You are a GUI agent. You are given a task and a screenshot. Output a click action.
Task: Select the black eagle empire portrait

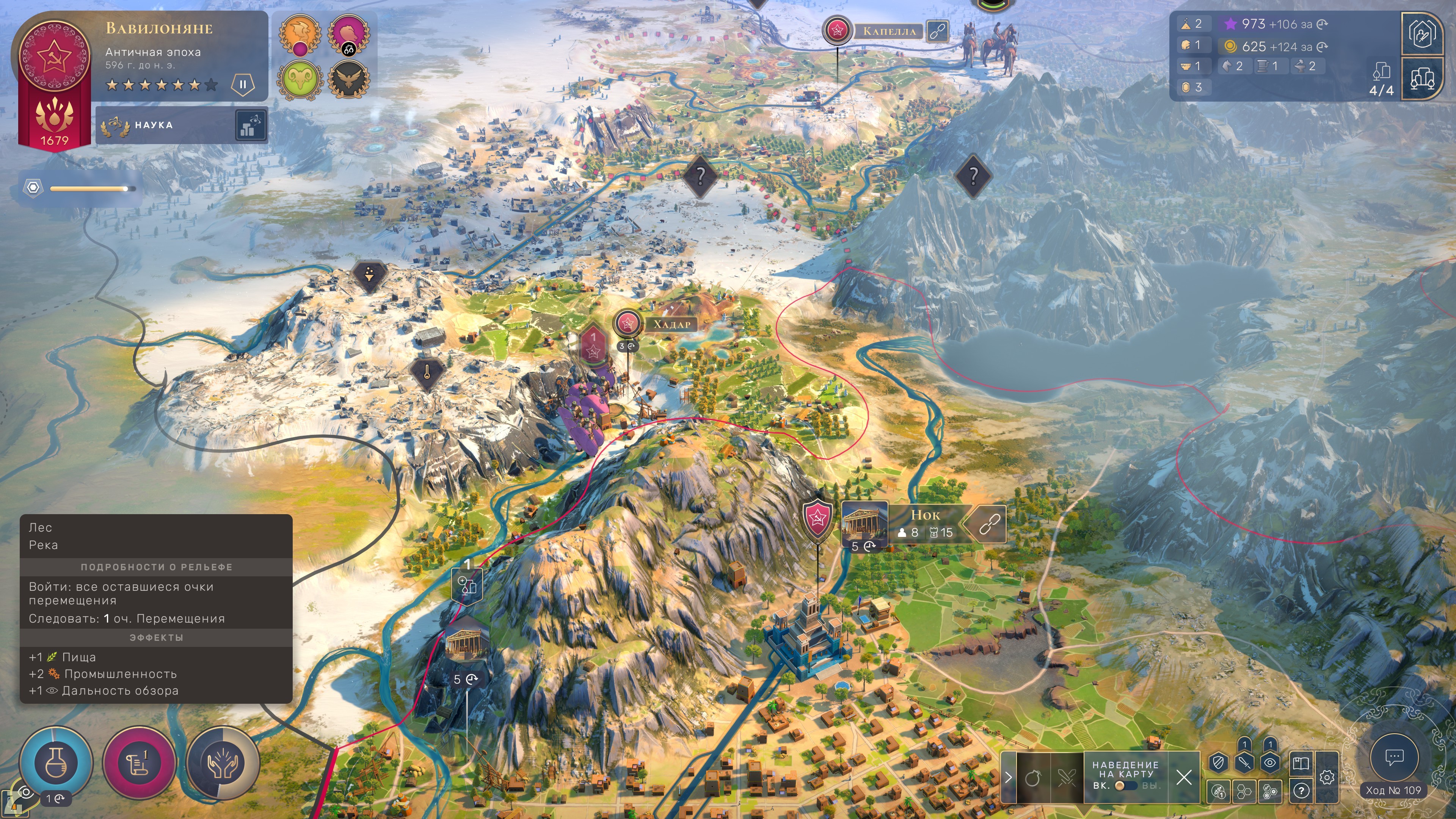pos(349,80)
